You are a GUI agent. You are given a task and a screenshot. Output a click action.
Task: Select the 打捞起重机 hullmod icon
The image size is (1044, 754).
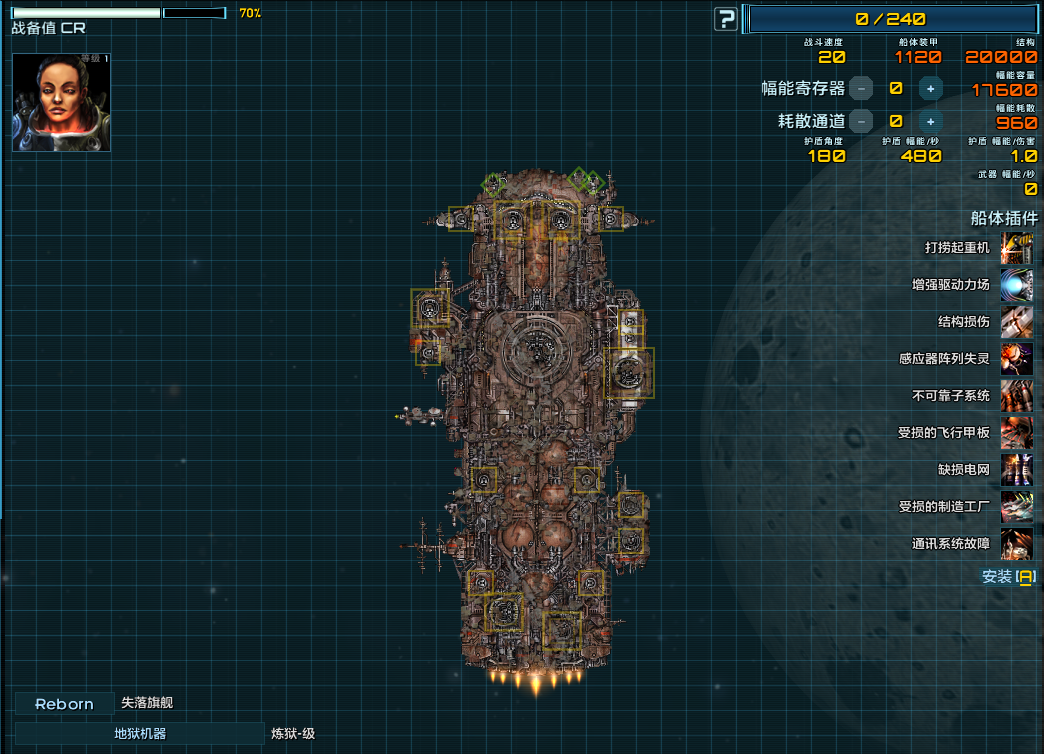pyautogui.click(x=1017, y=247)
